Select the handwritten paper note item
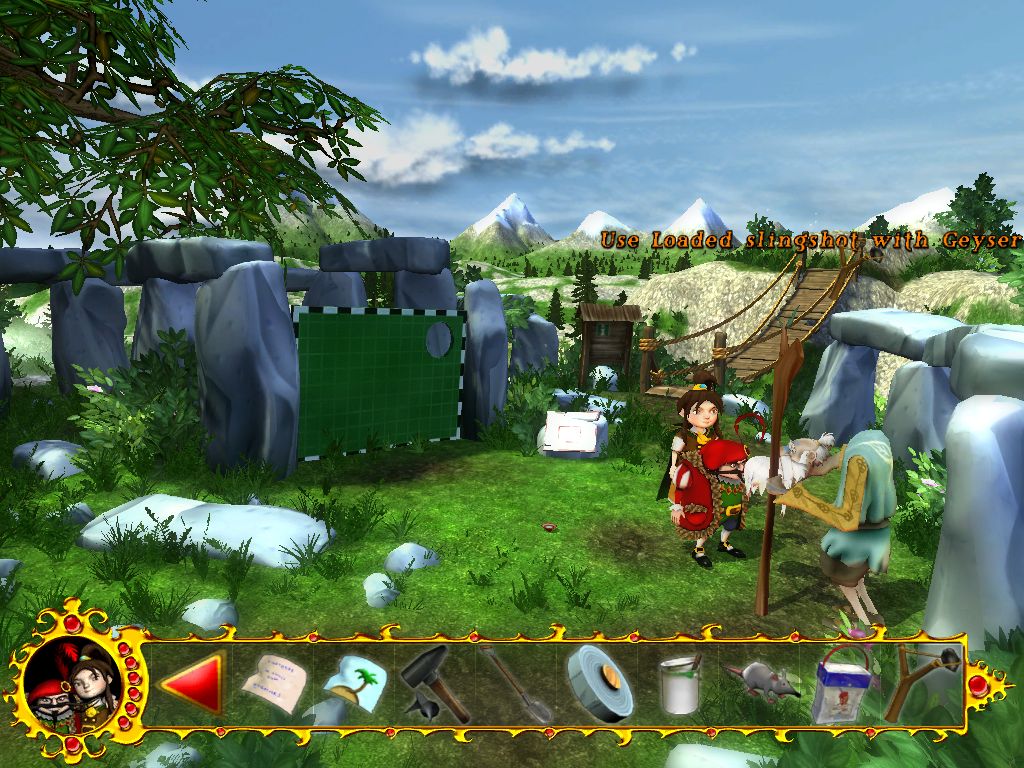This screenshot has height=768, width=1024. [272, 683]
